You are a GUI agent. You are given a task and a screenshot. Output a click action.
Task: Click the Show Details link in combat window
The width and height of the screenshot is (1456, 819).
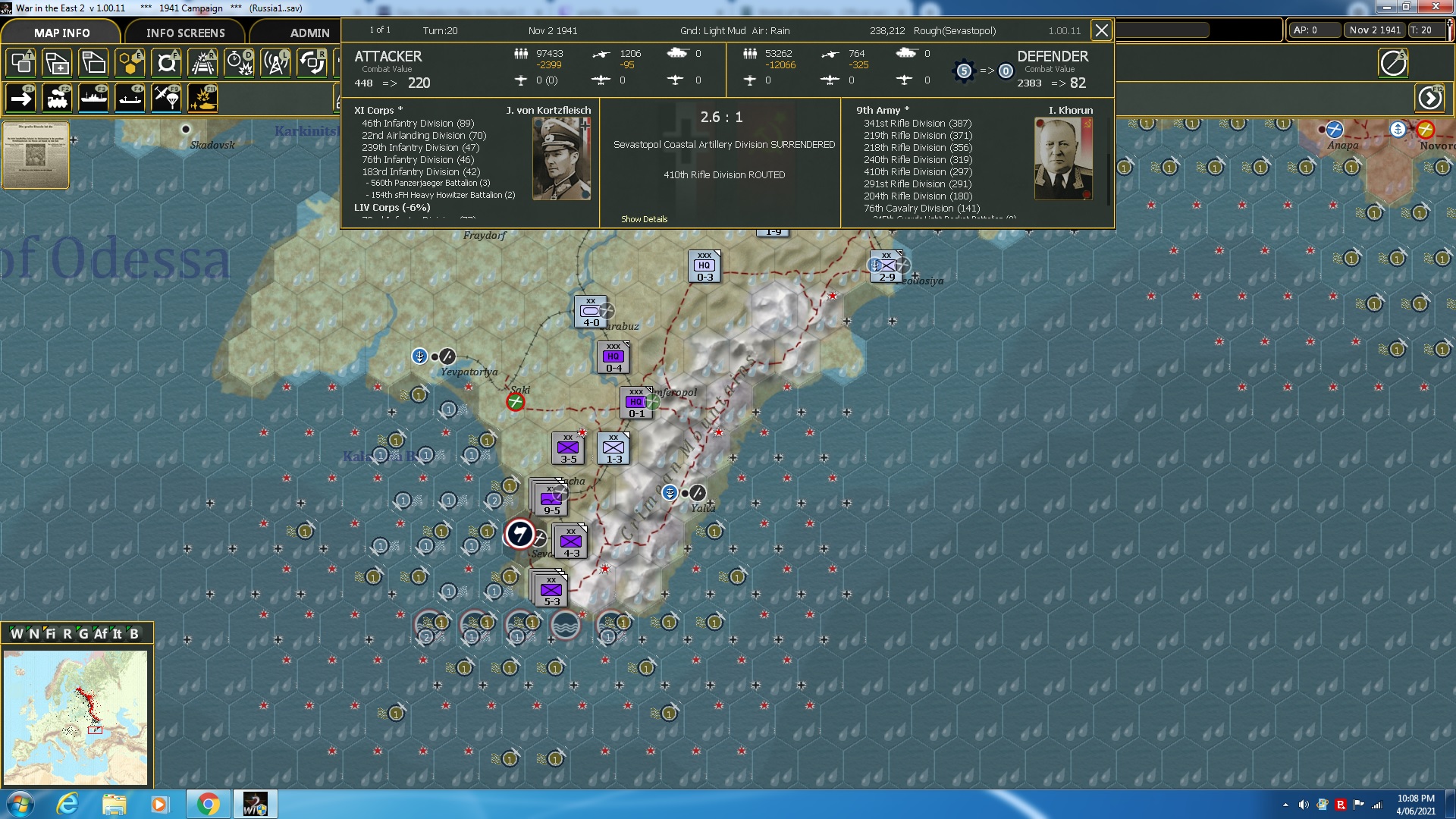tap(644, 219)
